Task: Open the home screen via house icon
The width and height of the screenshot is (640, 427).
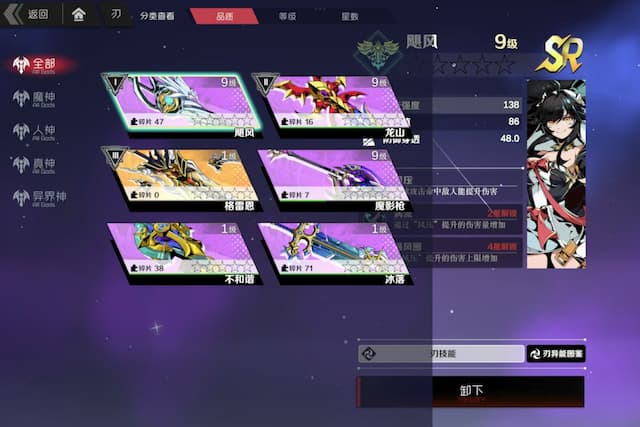Action: click(78, 15)
